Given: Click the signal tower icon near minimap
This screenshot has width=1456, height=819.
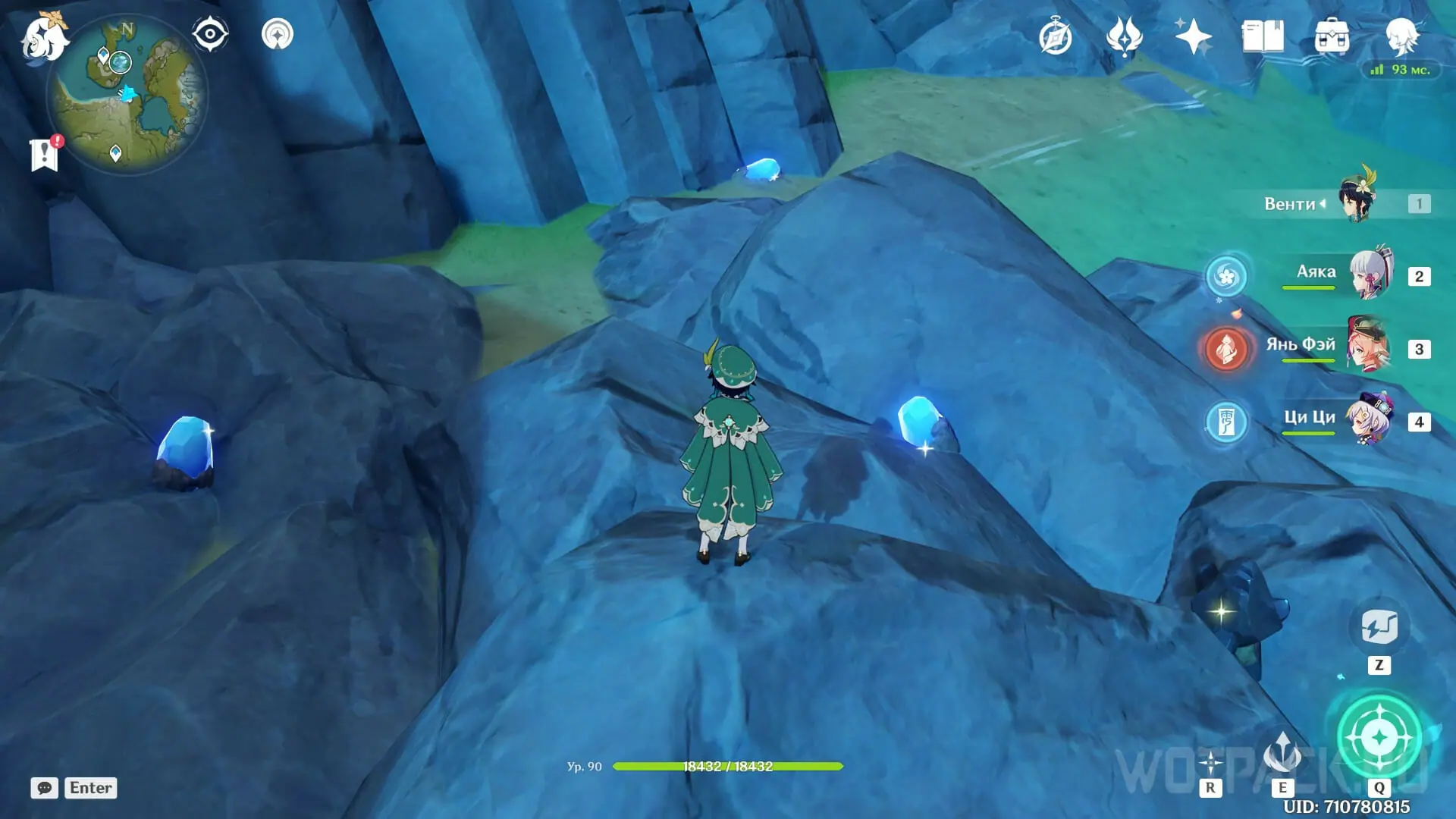Looking at the screenshot, I should [278, 34].
